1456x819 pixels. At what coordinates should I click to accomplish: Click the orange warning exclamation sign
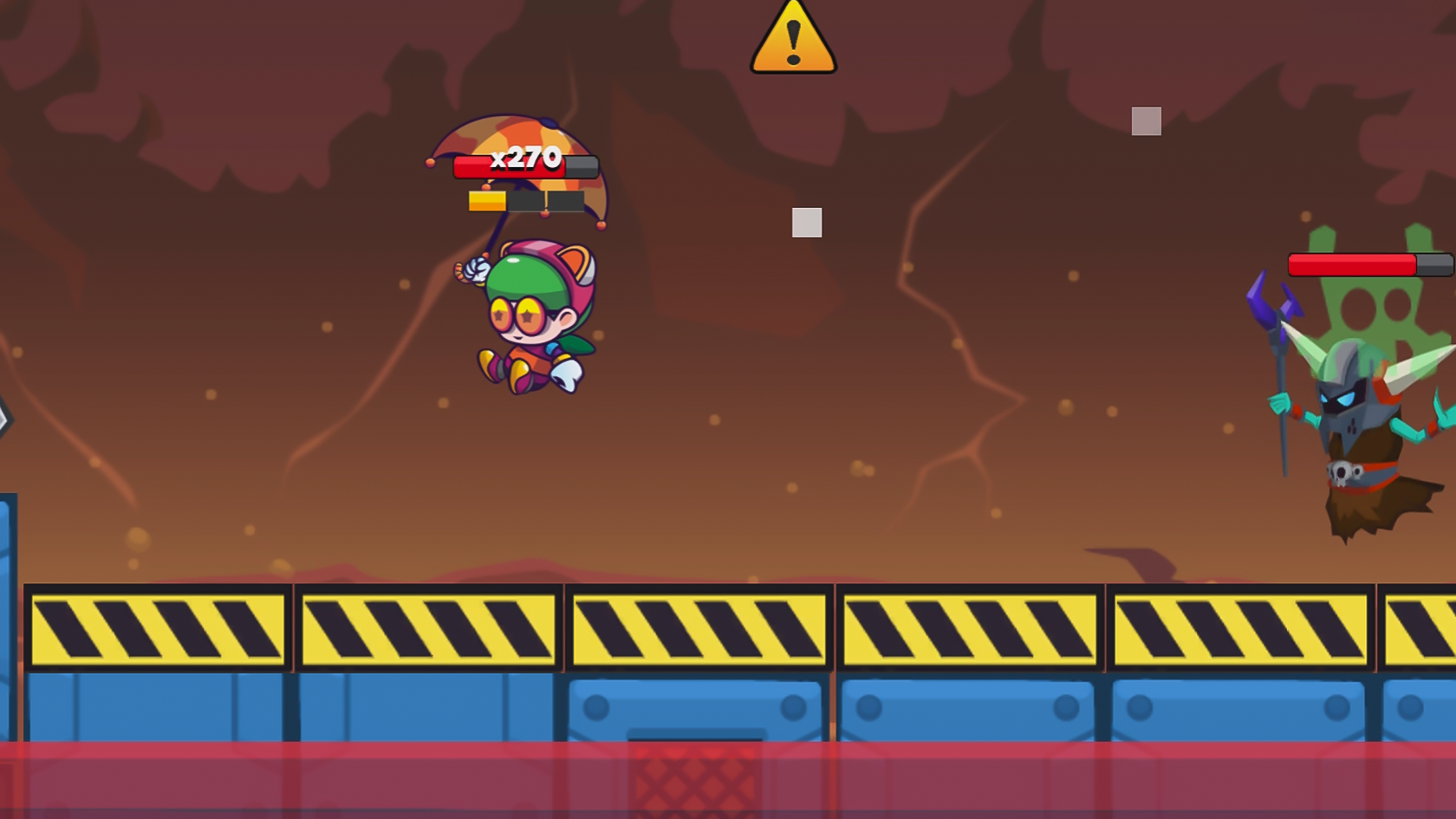point(793,39)
